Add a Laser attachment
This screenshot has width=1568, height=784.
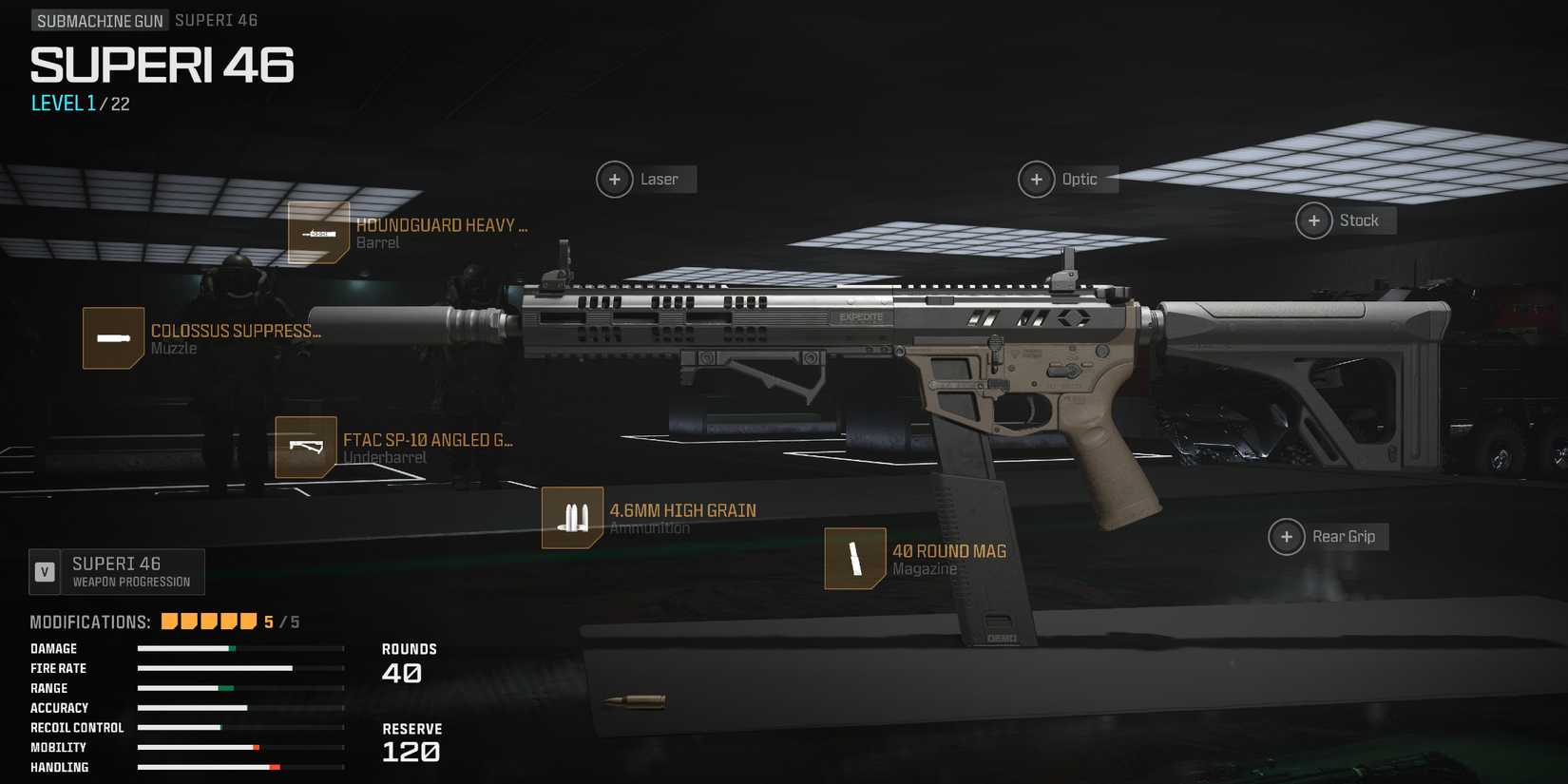tap(614, 179)
